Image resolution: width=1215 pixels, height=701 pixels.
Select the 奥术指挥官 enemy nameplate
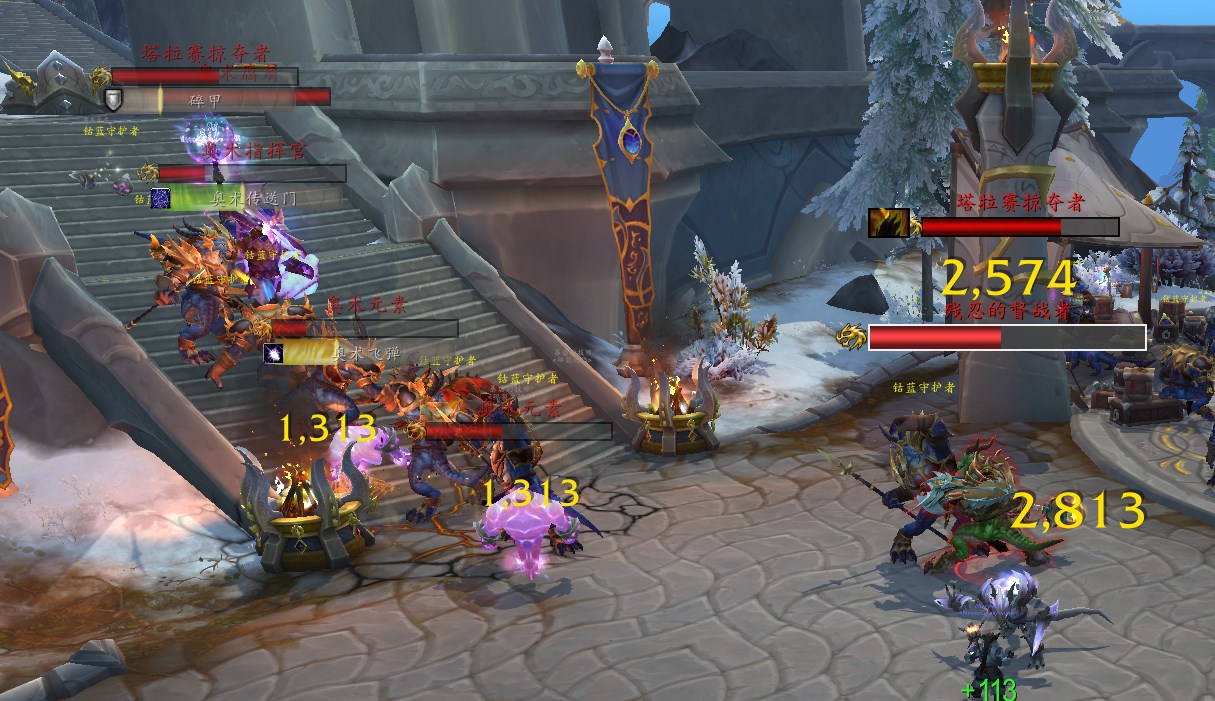(251, 173)
